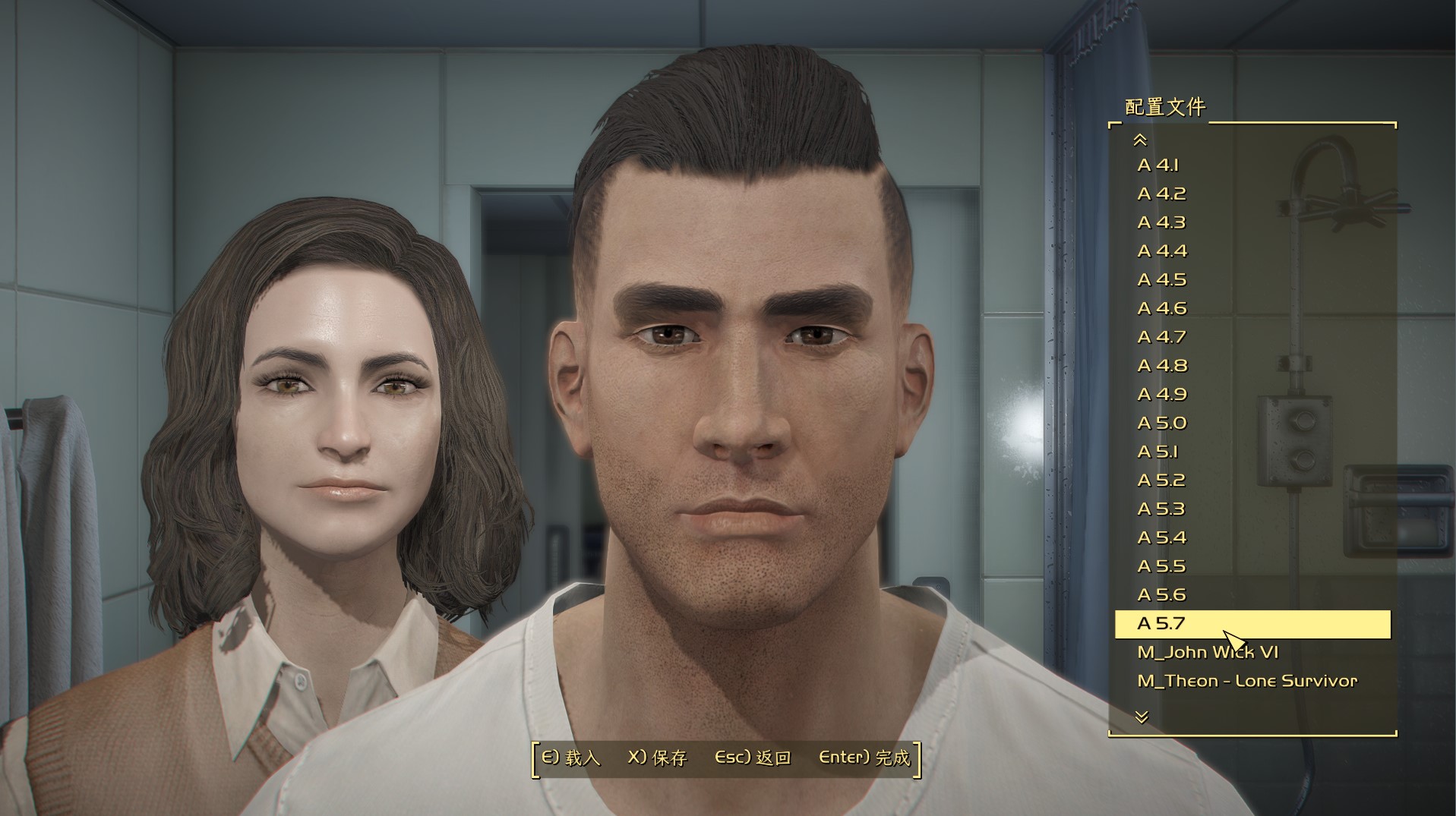Choose the A 5.5 preset
Screen dimensions: 1456x816
coord(1161,566)
